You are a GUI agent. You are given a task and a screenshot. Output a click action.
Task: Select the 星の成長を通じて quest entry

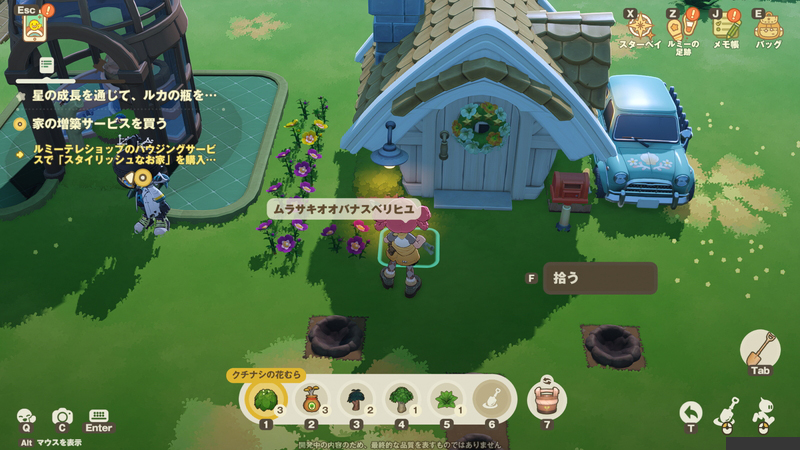115,95
